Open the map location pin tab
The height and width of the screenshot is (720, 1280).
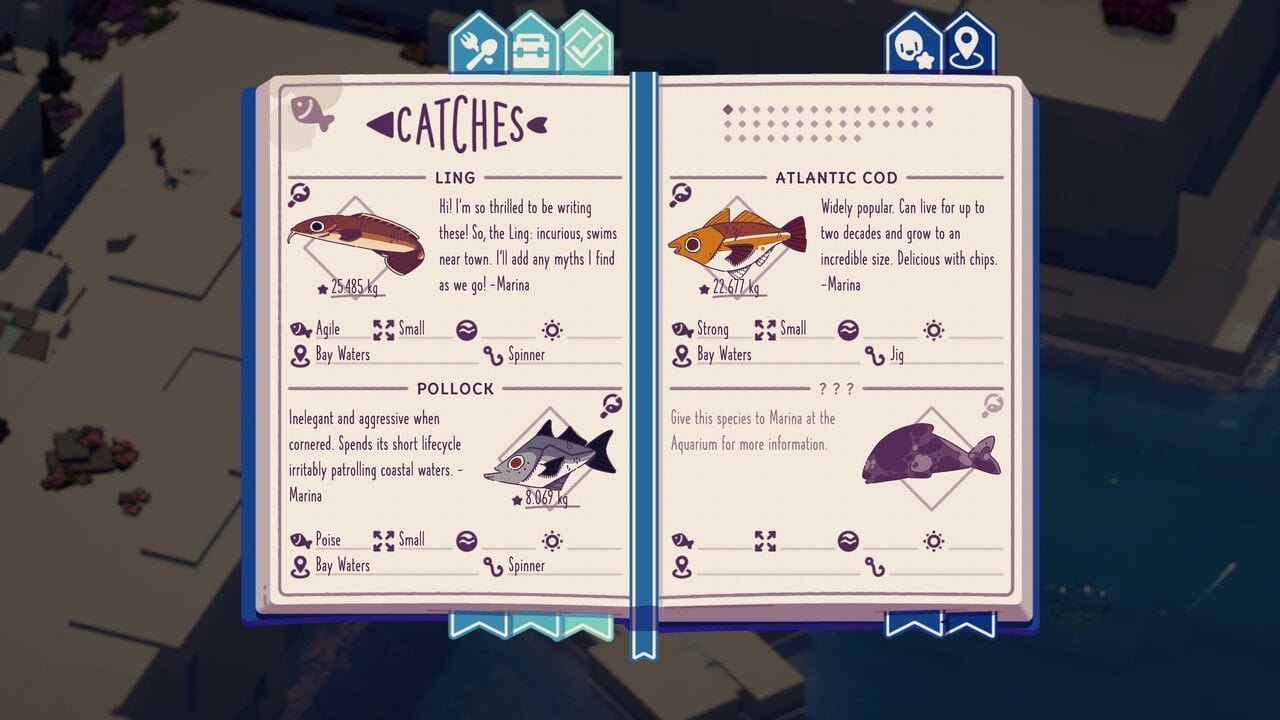coord(968,45)
